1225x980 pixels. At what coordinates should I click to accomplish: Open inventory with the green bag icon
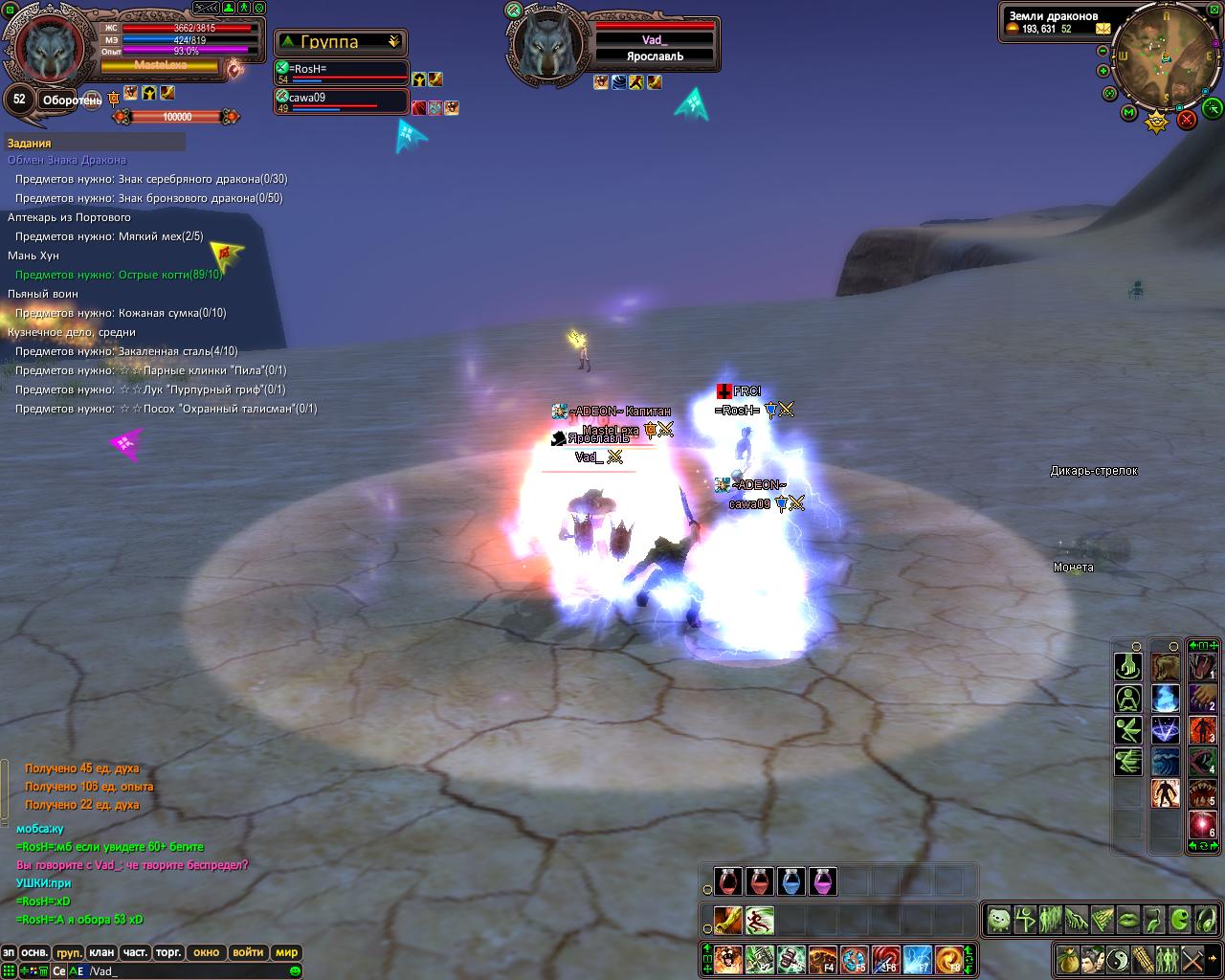coord(1069,958)
